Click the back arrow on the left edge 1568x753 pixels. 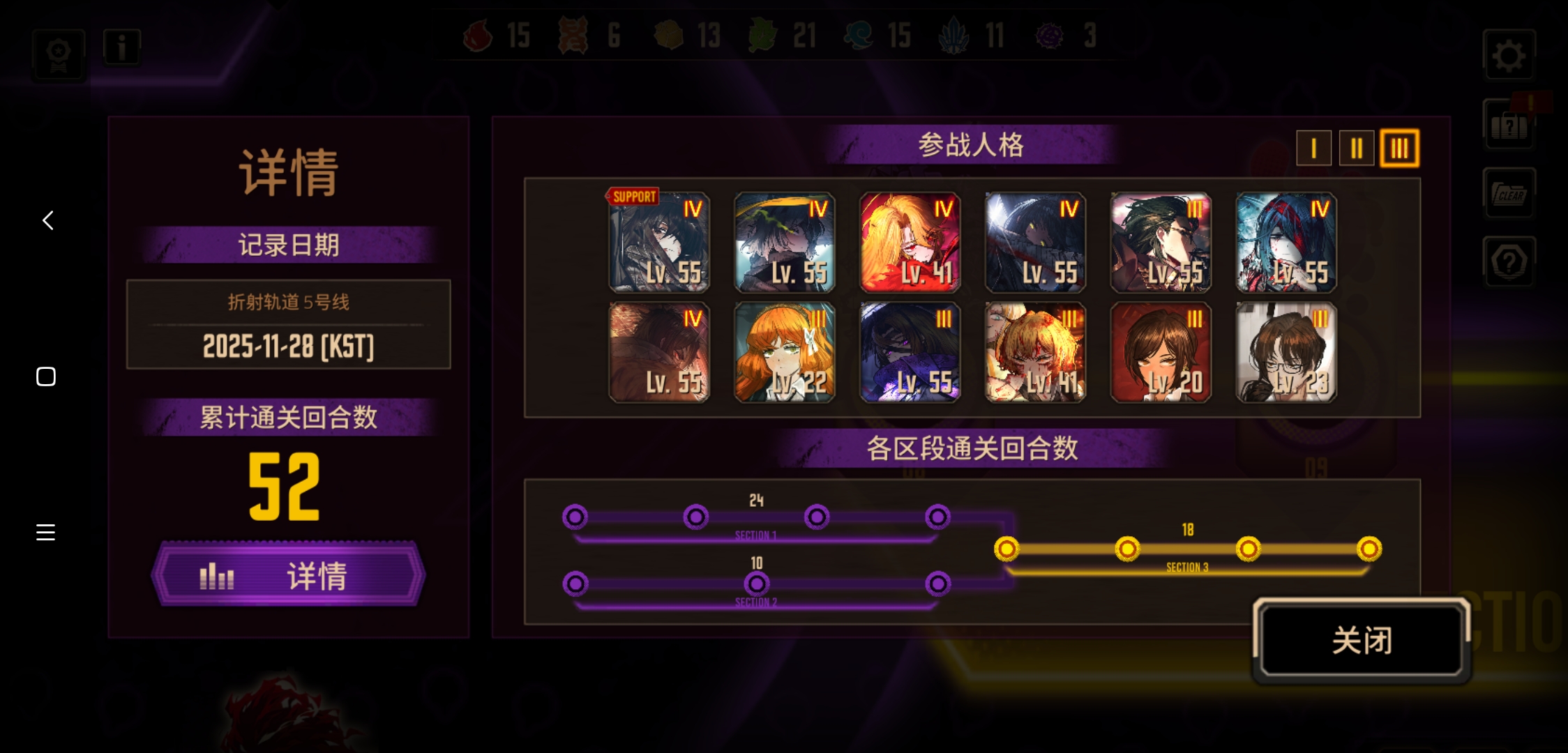(x=46, y=220)
